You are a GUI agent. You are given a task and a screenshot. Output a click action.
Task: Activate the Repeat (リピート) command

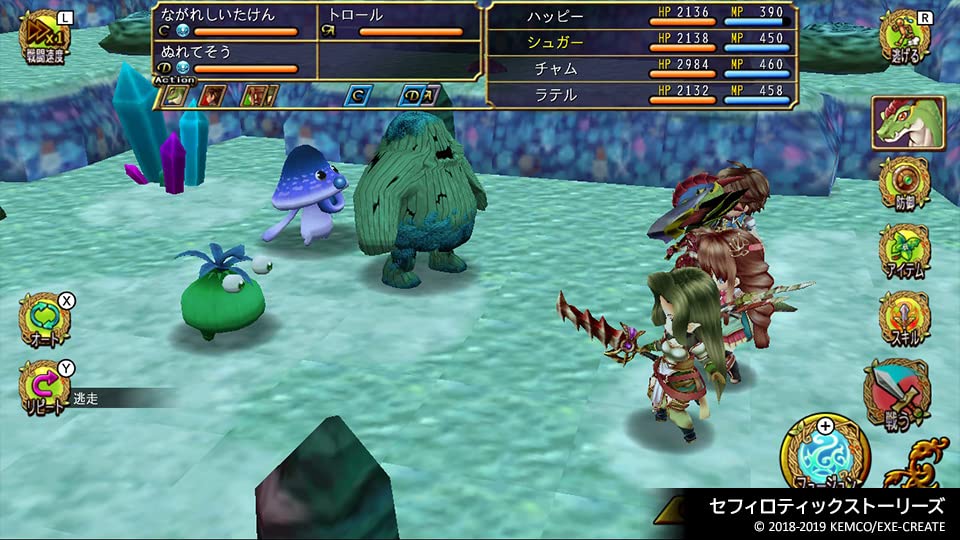(x=44, y=388)
